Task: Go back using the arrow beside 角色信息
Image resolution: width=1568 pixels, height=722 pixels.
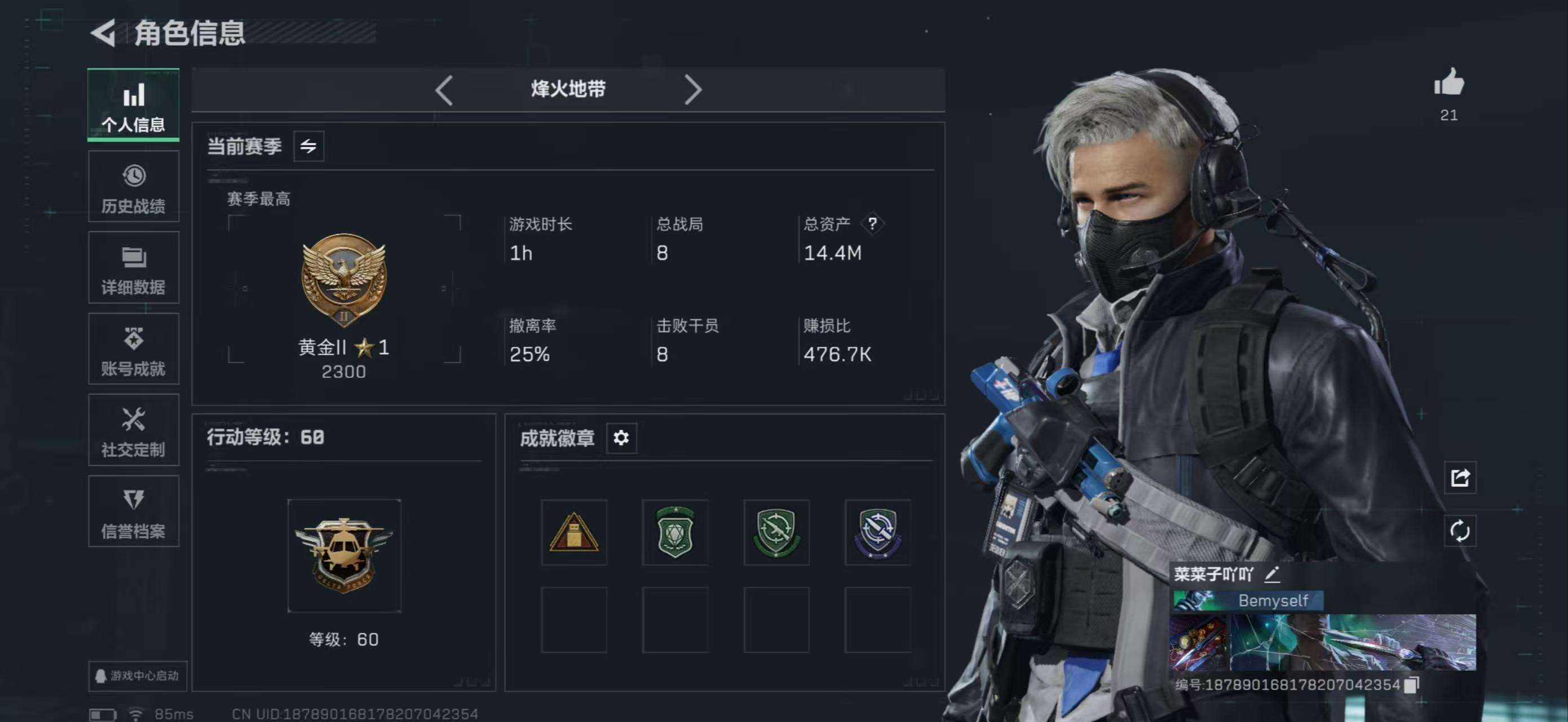Action: [x=104, y=32]
